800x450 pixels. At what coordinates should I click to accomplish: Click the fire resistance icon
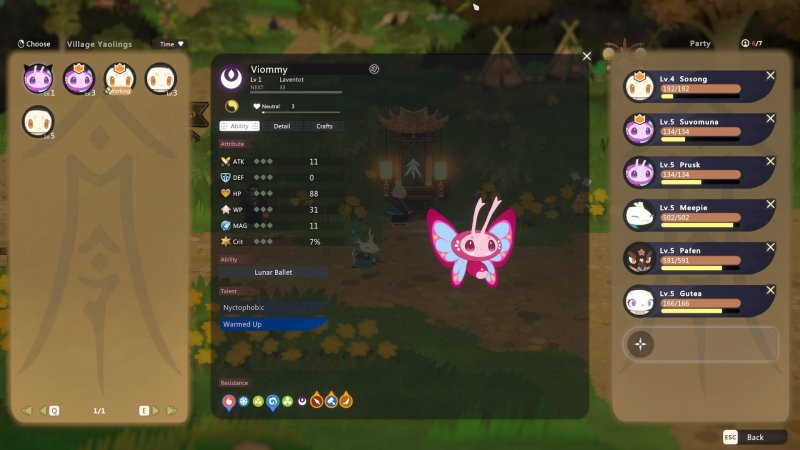click(x=229, y=402)
